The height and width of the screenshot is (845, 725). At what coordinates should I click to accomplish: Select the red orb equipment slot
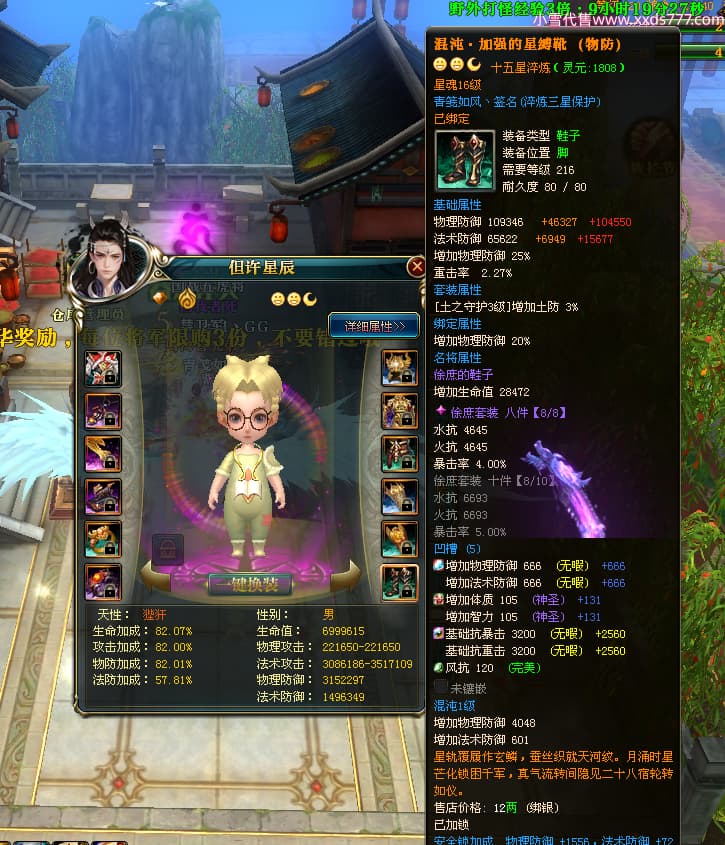(104, 582)
